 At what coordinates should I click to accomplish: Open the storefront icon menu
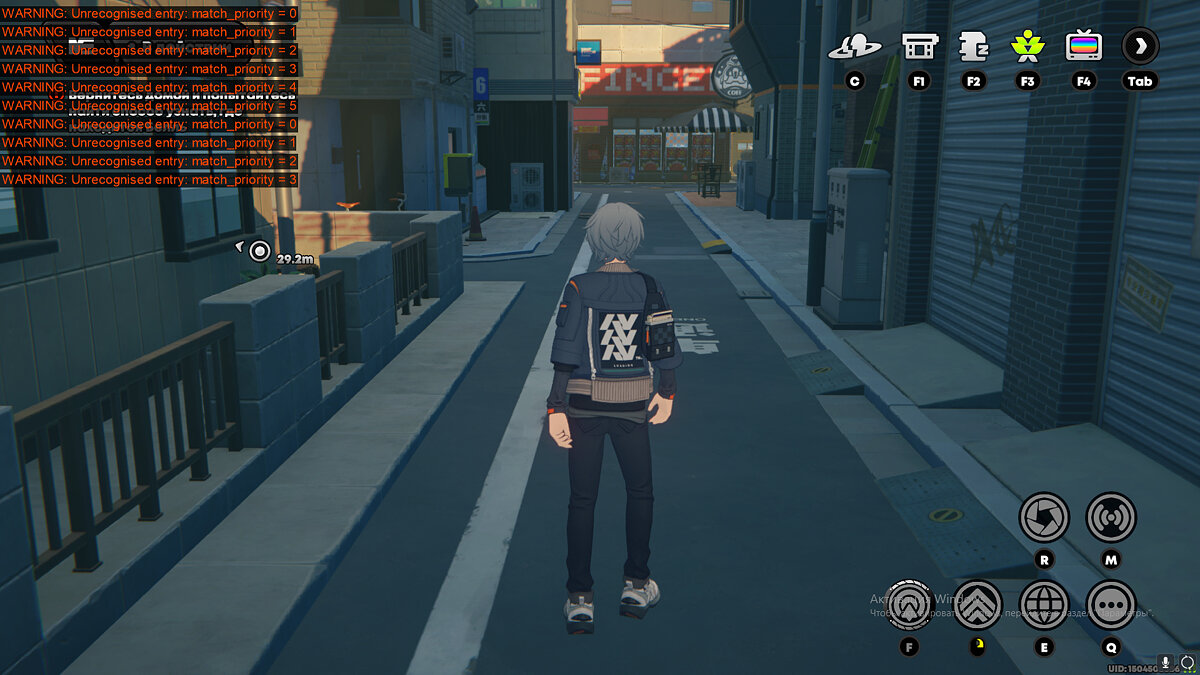[919, 46]
